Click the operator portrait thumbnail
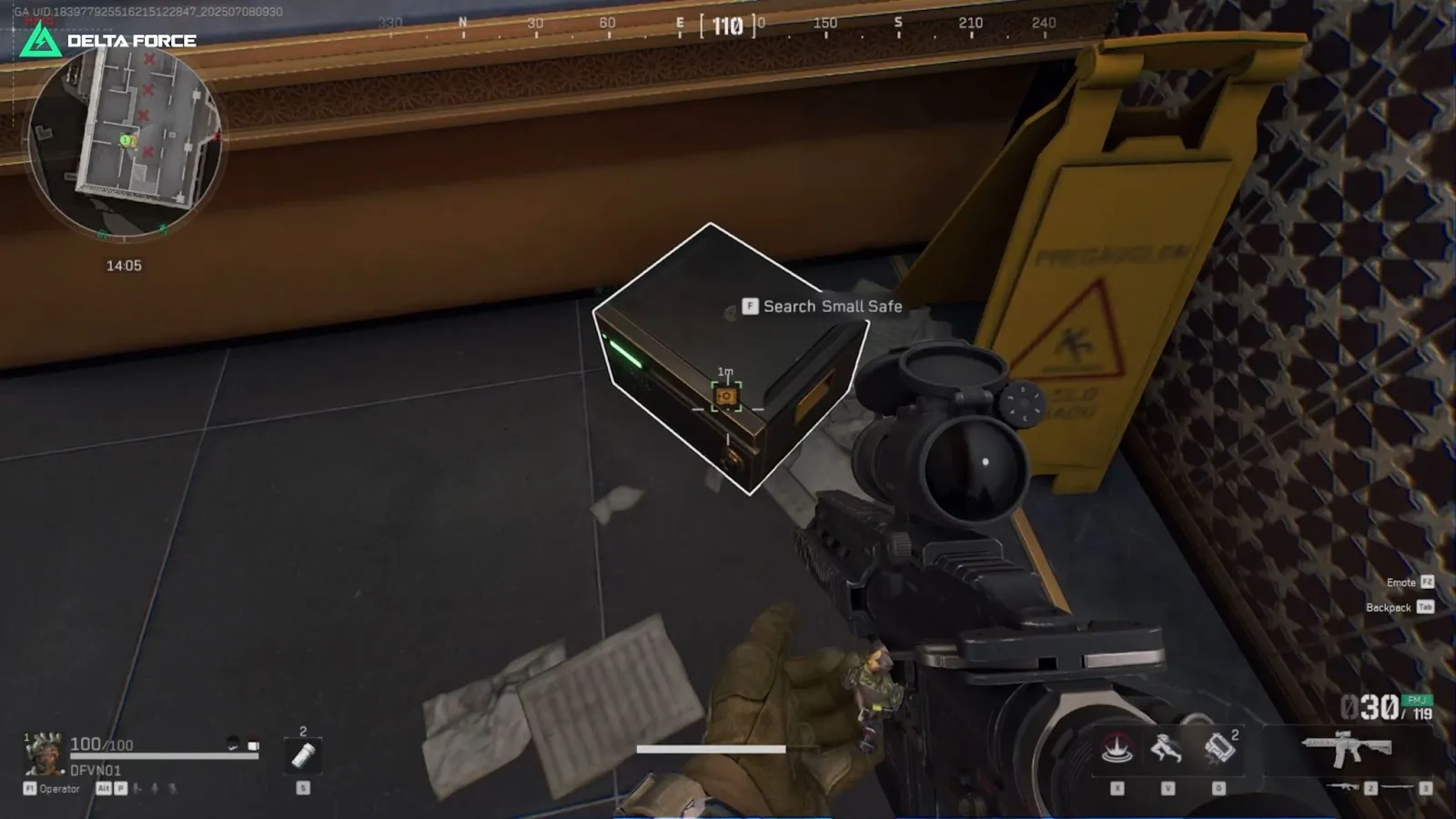The width and height of the screenshot is (1456, 819). pyautogui.click(x=45, y=755)
